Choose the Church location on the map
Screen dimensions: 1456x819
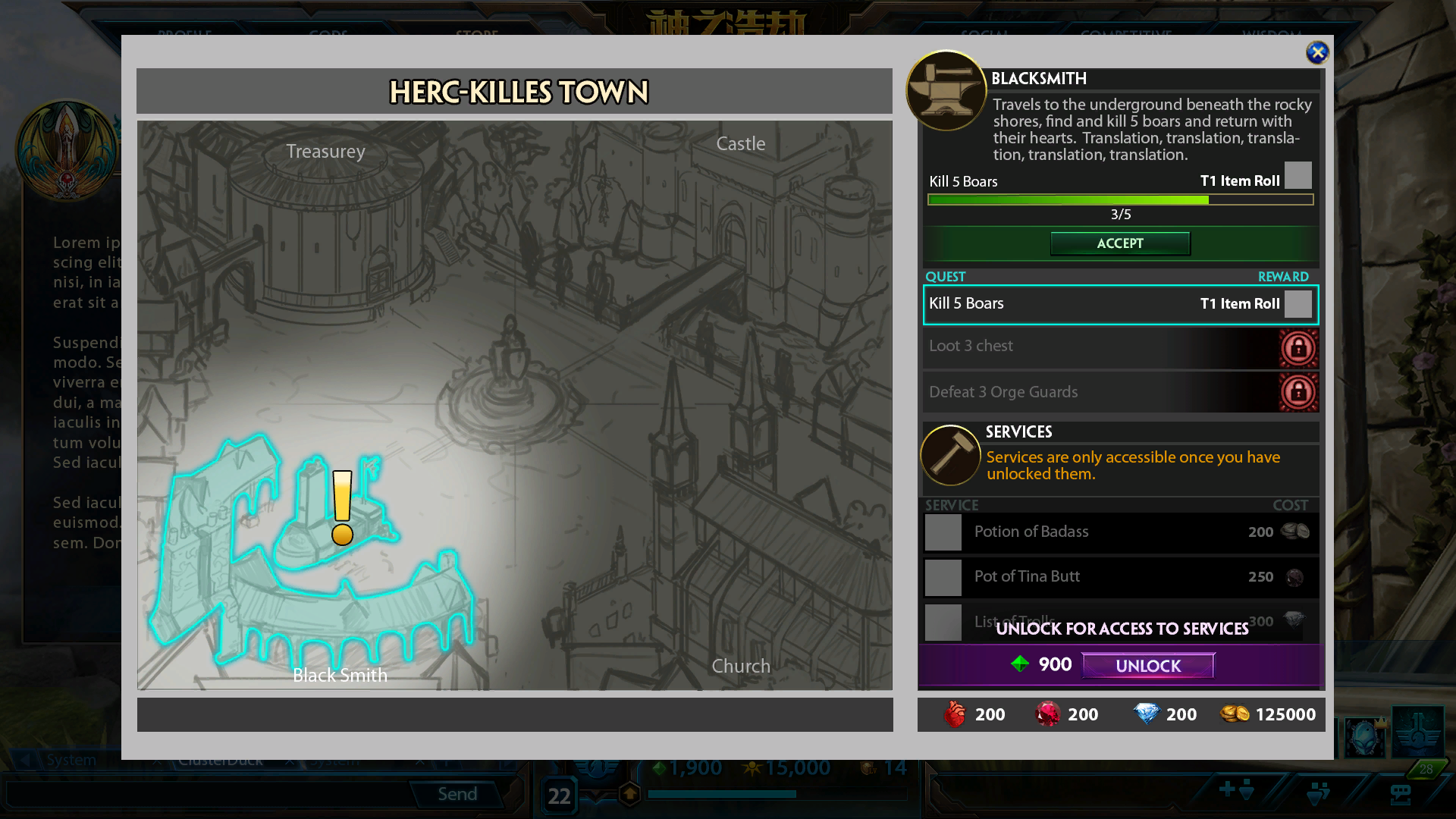click(x=740, y=667)
